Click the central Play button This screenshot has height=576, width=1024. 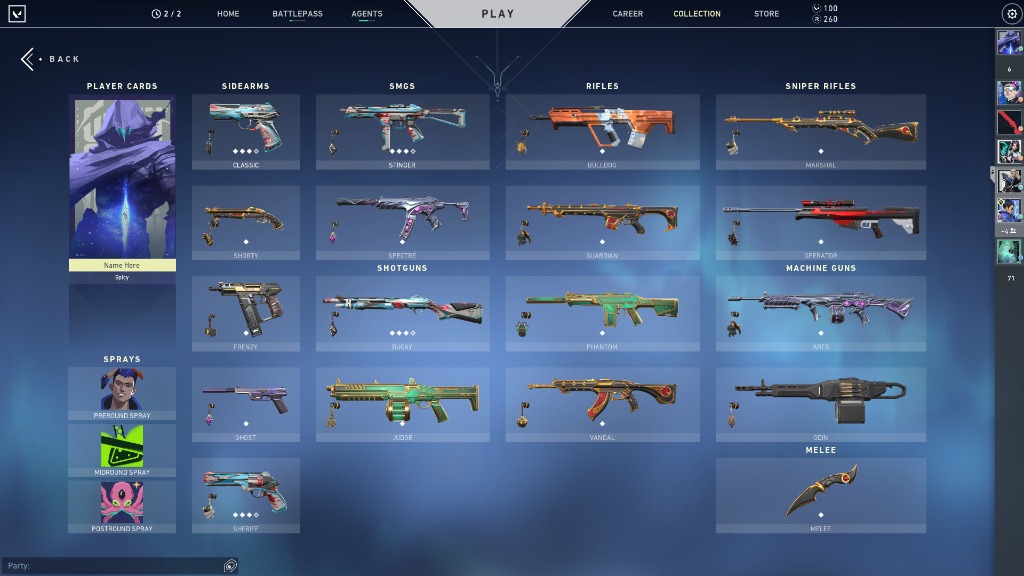[x=498, y=14]
